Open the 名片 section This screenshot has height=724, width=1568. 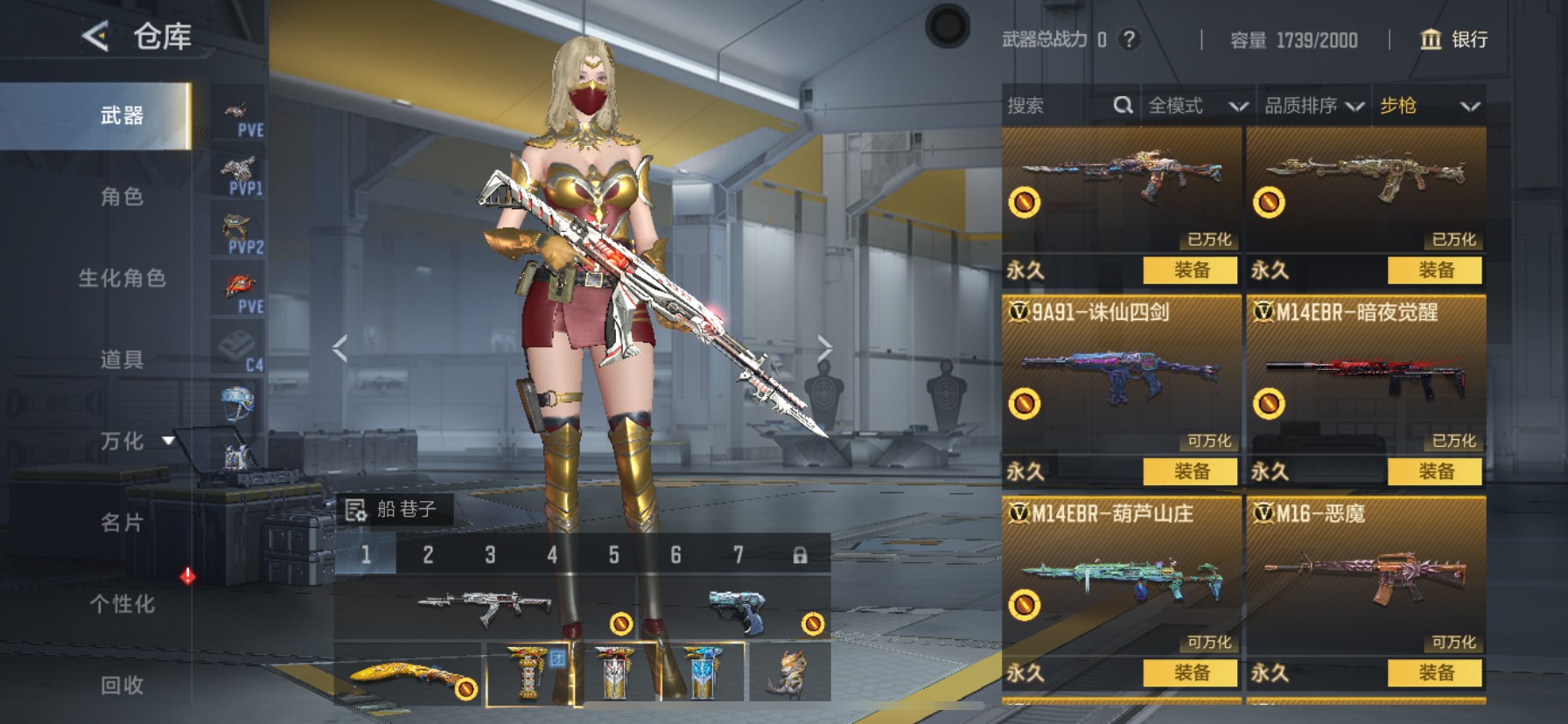point(122,523)
